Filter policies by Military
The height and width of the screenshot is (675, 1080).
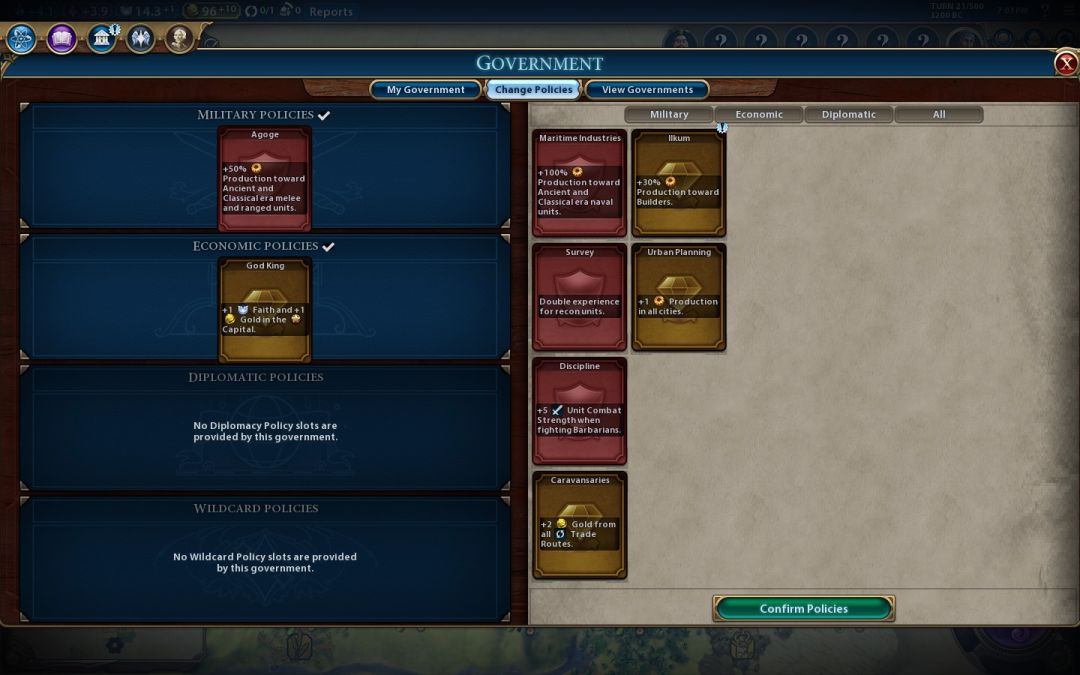[x=669, y=114]
